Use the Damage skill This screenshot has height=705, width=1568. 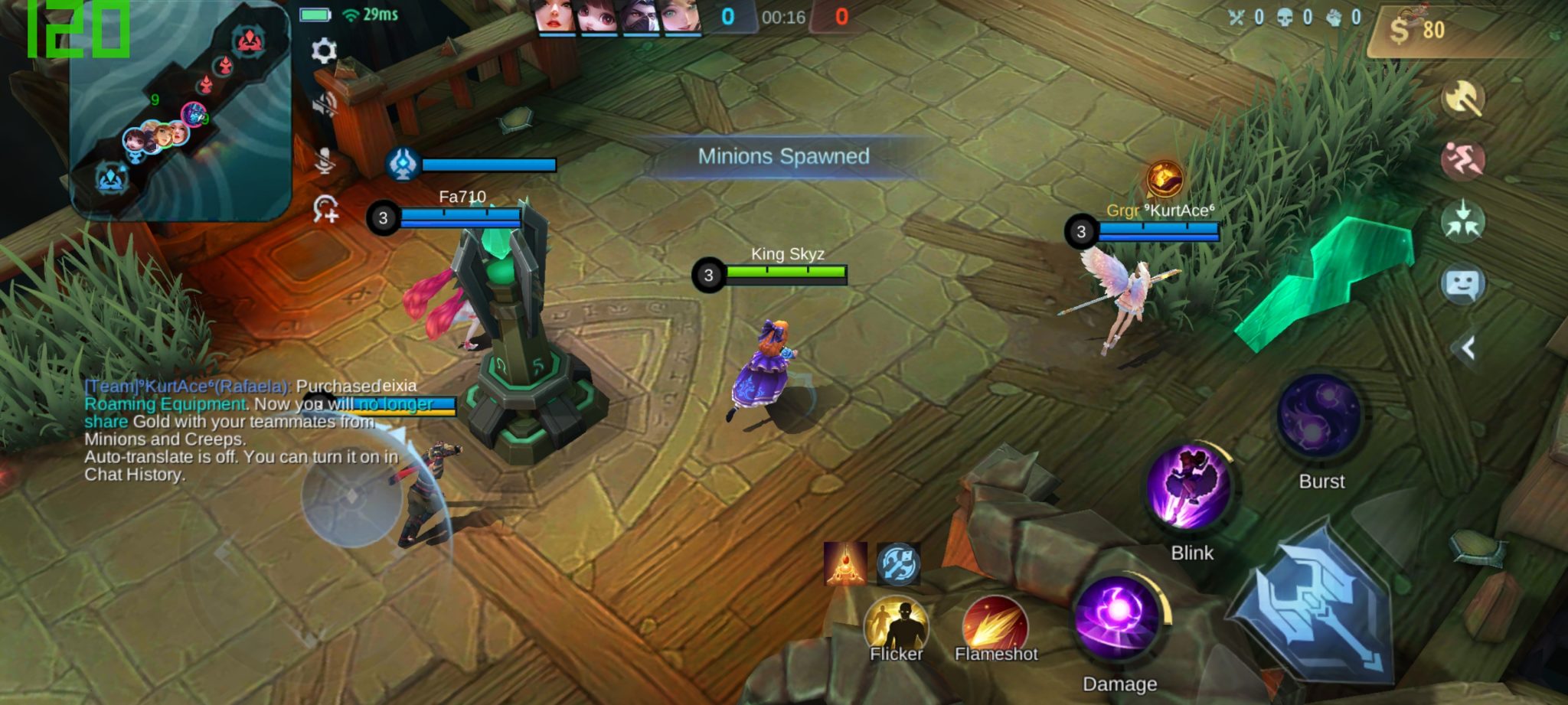(x=1119, y=619)
